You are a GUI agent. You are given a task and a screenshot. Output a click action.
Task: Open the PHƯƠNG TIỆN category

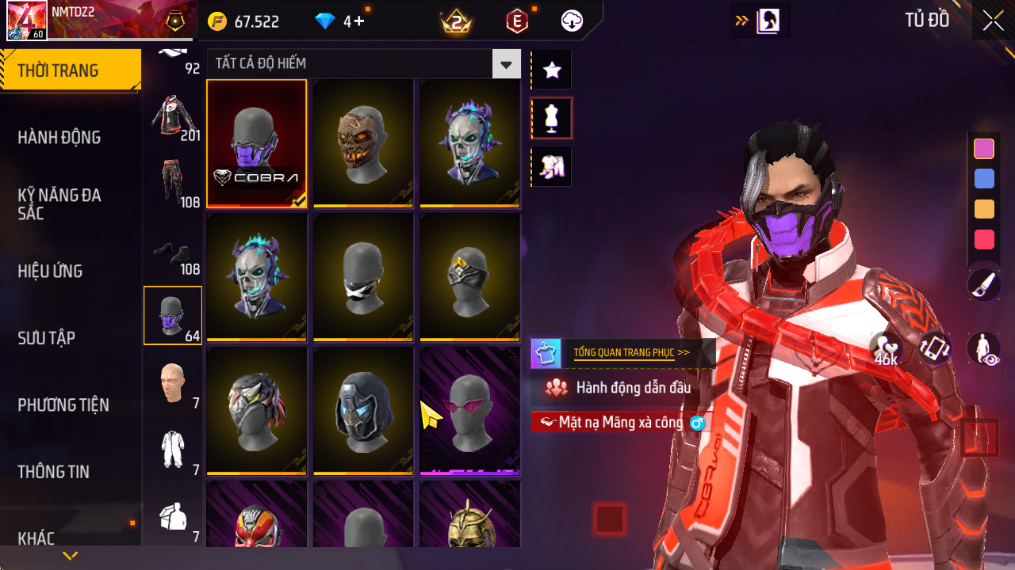click(x=63, y=405)
